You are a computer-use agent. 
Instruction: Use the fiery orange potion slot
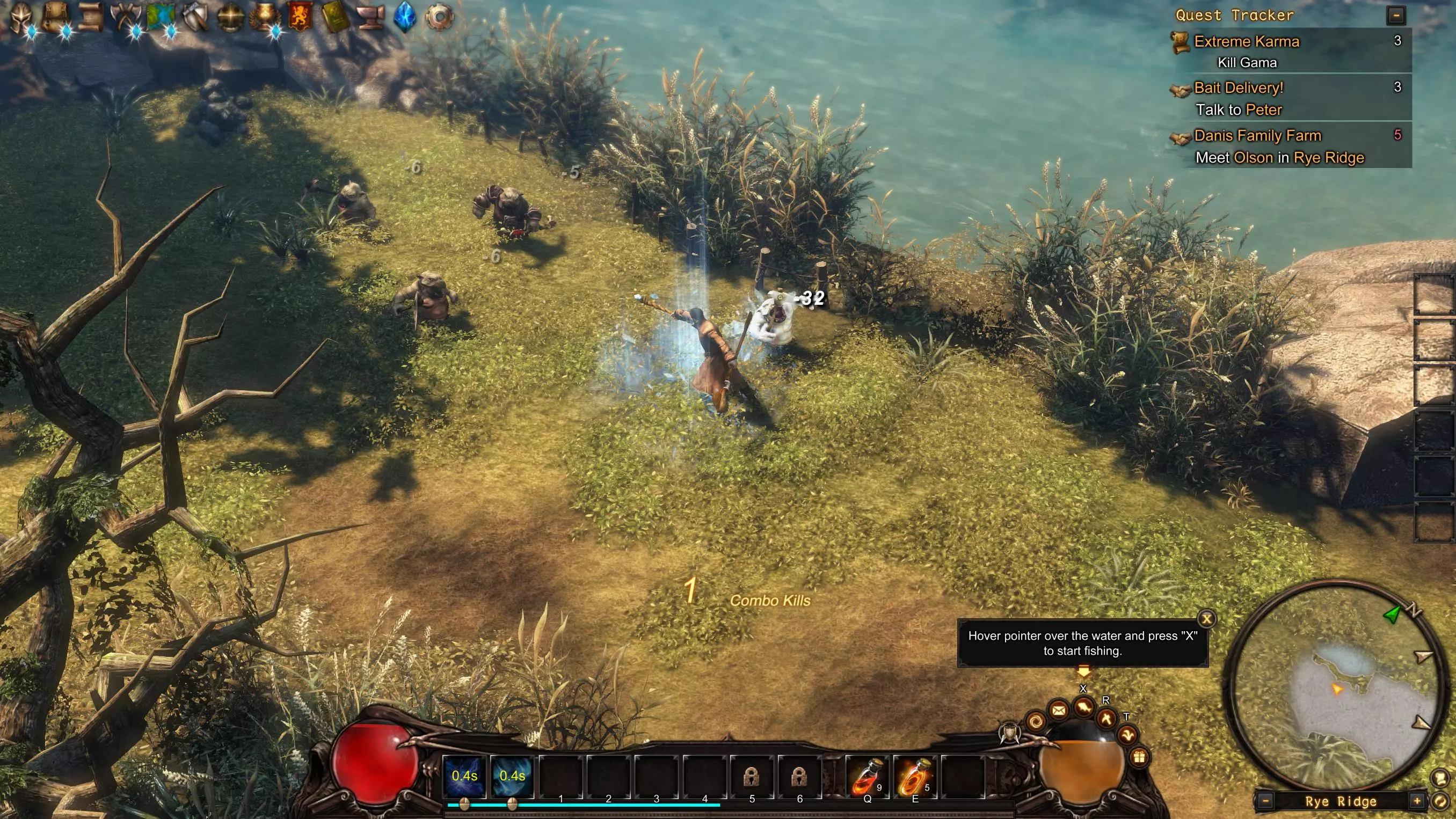(x=914, y=777)
